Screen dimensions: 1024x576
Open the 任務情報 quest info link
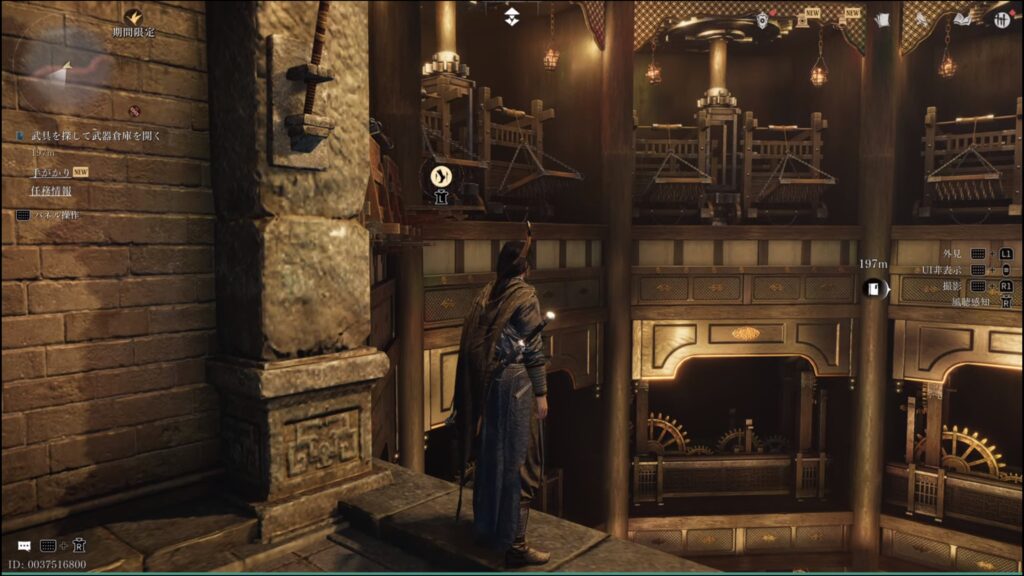51,193
